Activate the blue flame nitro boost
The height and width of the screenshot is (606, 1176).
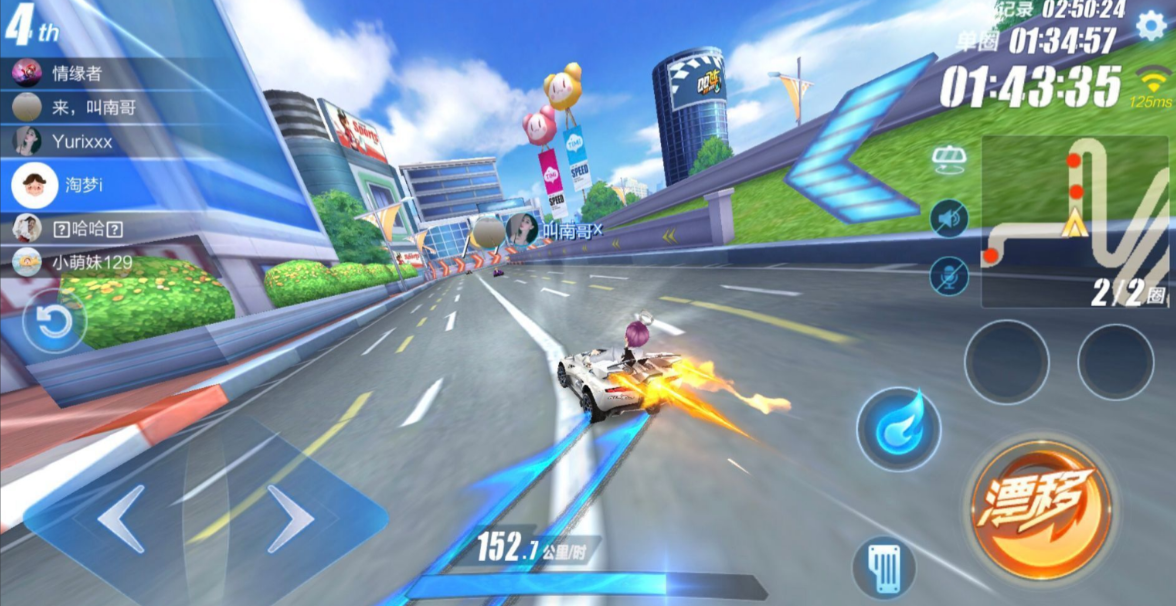coord(898,429)
